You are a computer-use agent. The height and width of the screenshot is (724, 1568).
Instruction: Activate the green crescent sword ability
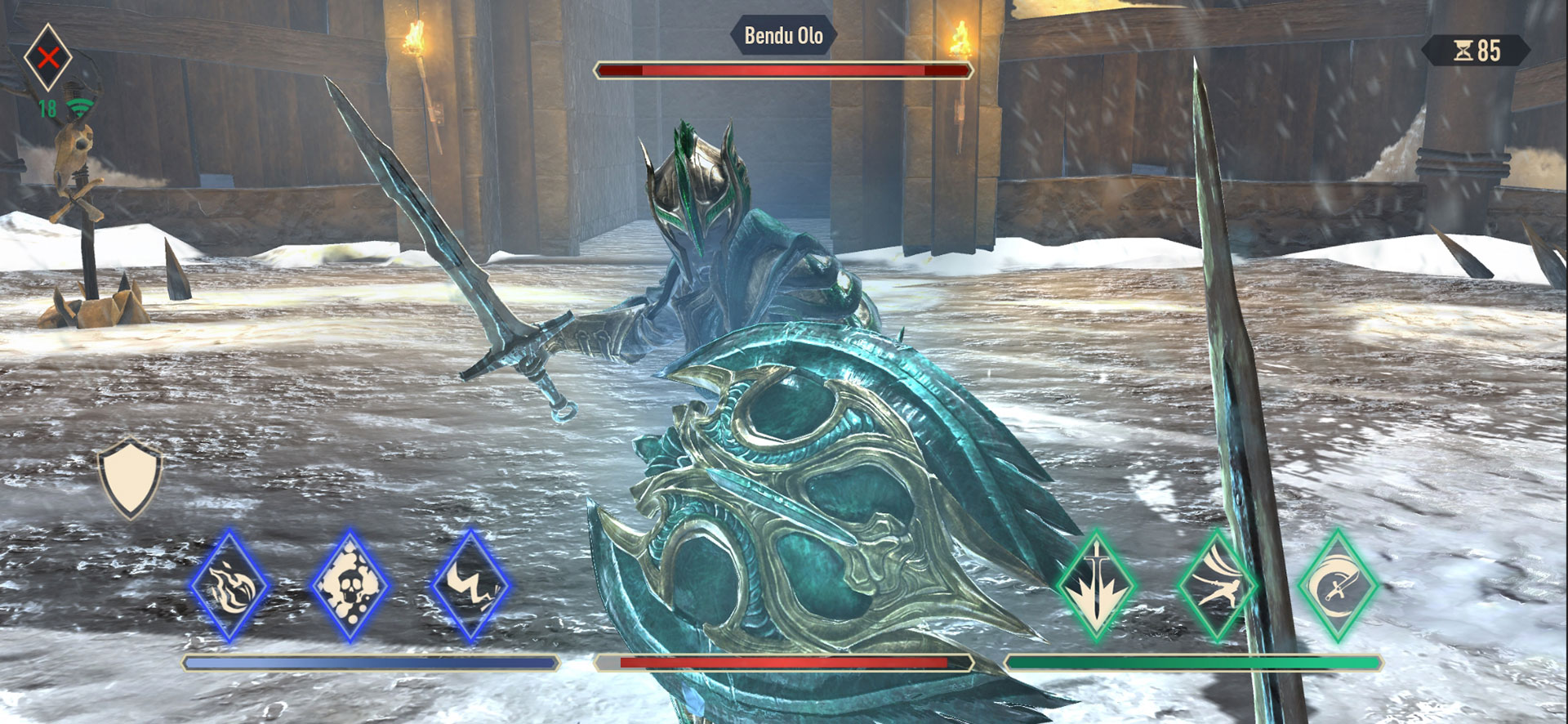click(1337, 585)
